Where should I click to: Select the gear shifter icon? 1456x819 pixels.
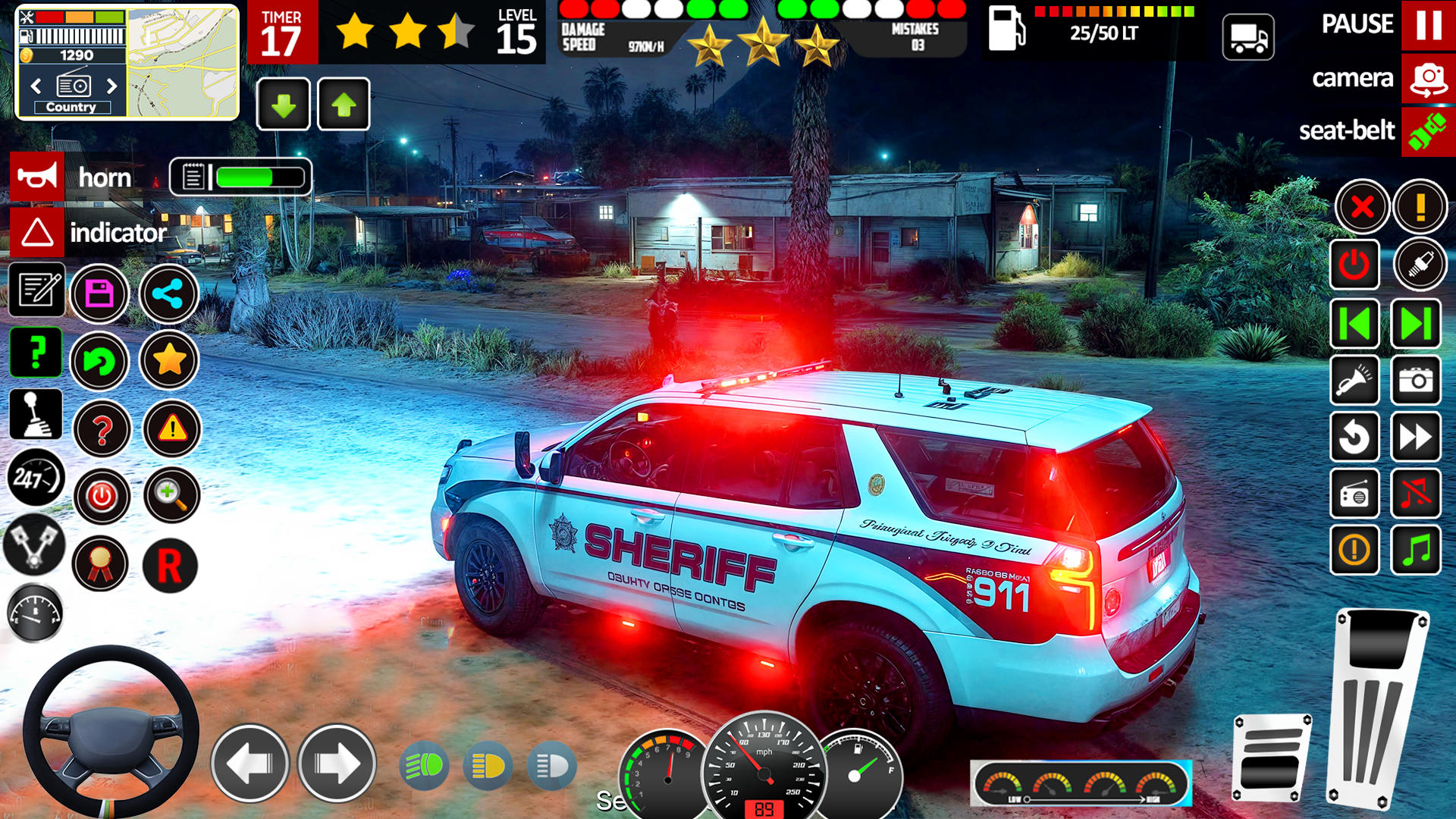[x=36, y=415]
